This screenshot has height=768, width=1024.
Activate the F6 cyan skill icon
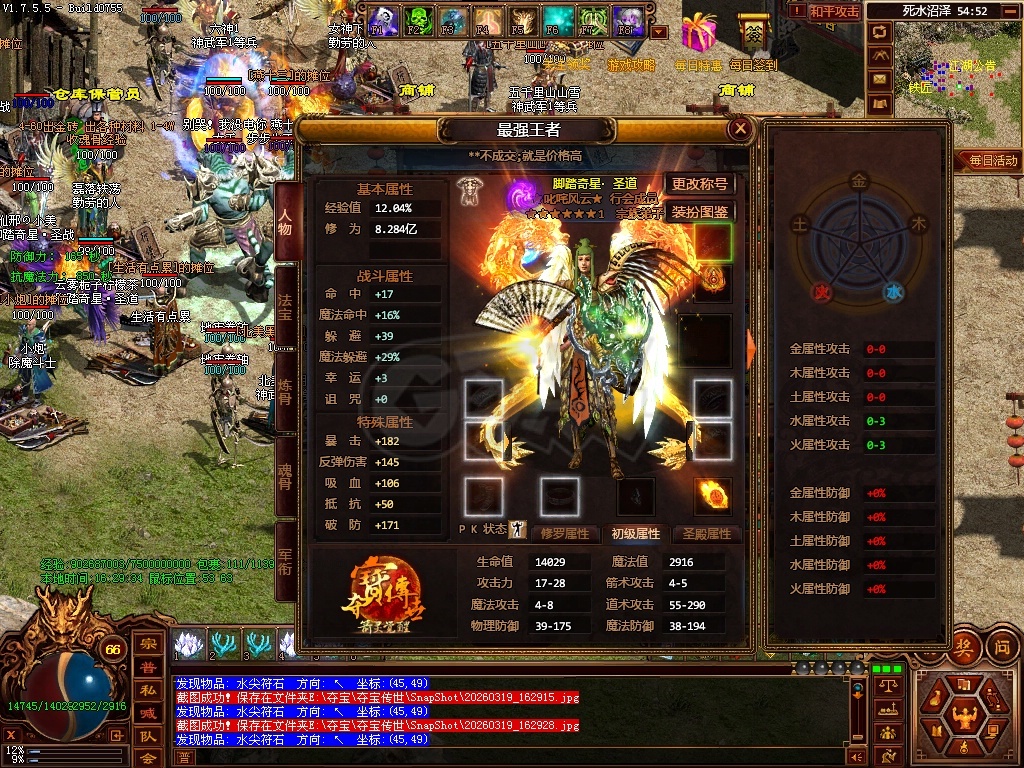click(557, 19)
